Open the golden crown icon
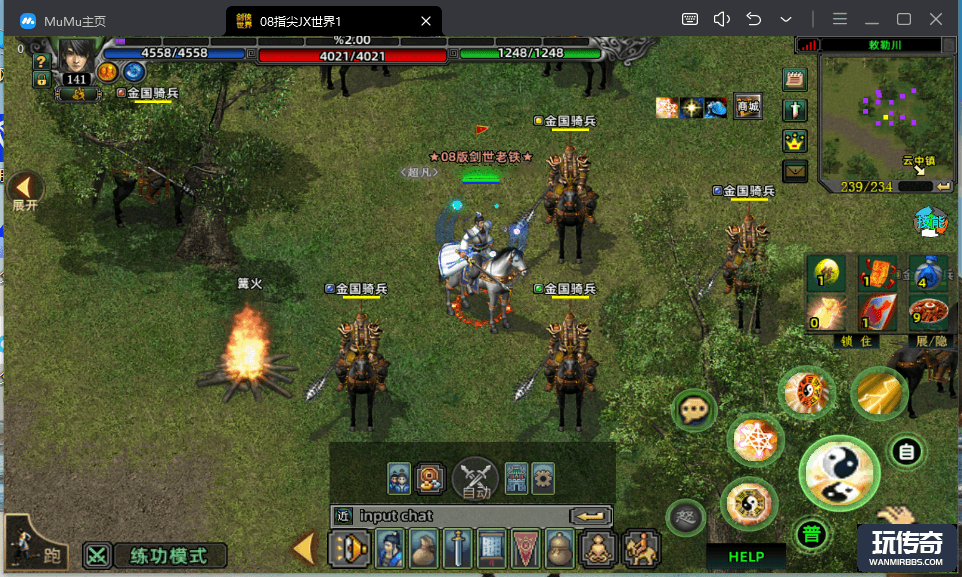The height and width of the screenshot is (577, 962). tap(795, 140)
